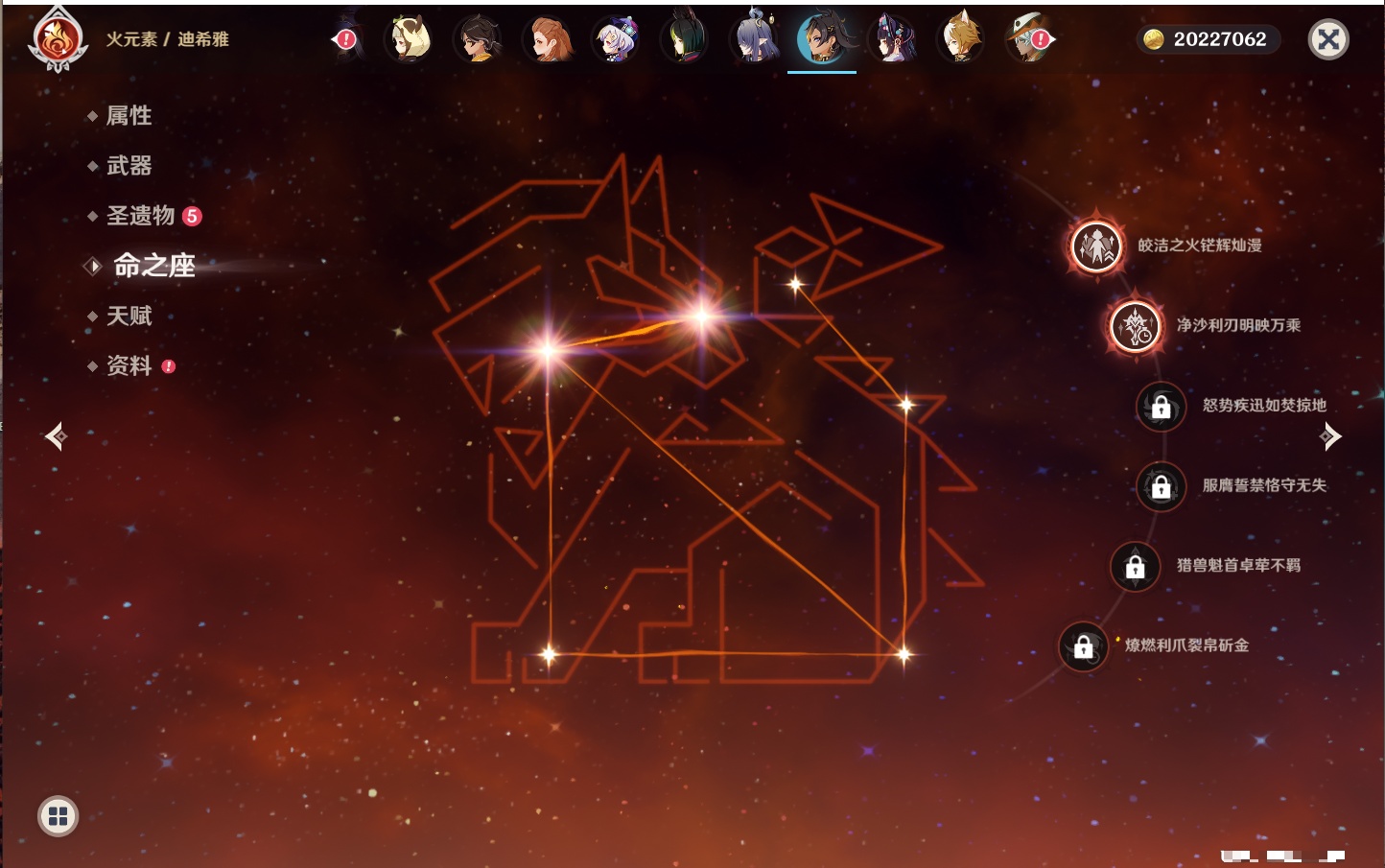Switch to the next character with right arrow
1385x868 pixels.
pyautogui.click(x=1330, y=436)
